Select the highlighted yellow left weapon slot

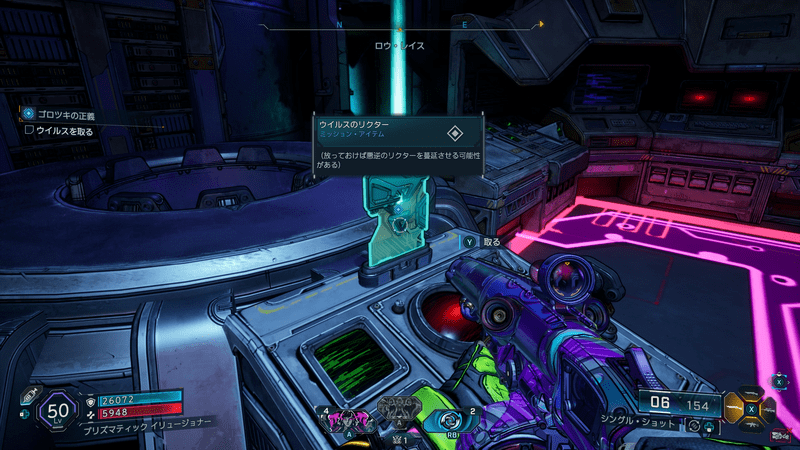[735, 406]
